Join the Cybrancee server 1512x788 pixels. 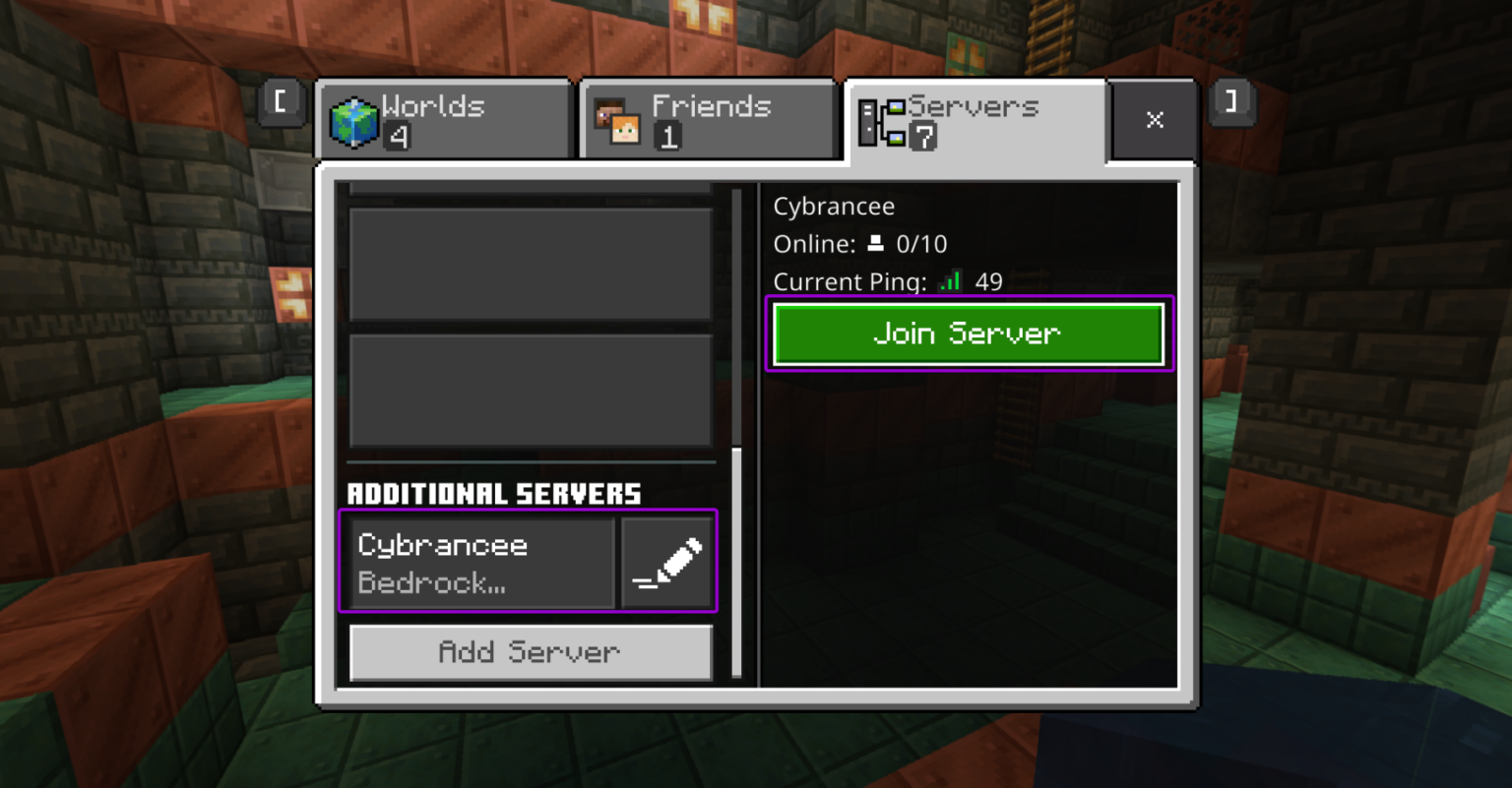click(x=968, y=333)
